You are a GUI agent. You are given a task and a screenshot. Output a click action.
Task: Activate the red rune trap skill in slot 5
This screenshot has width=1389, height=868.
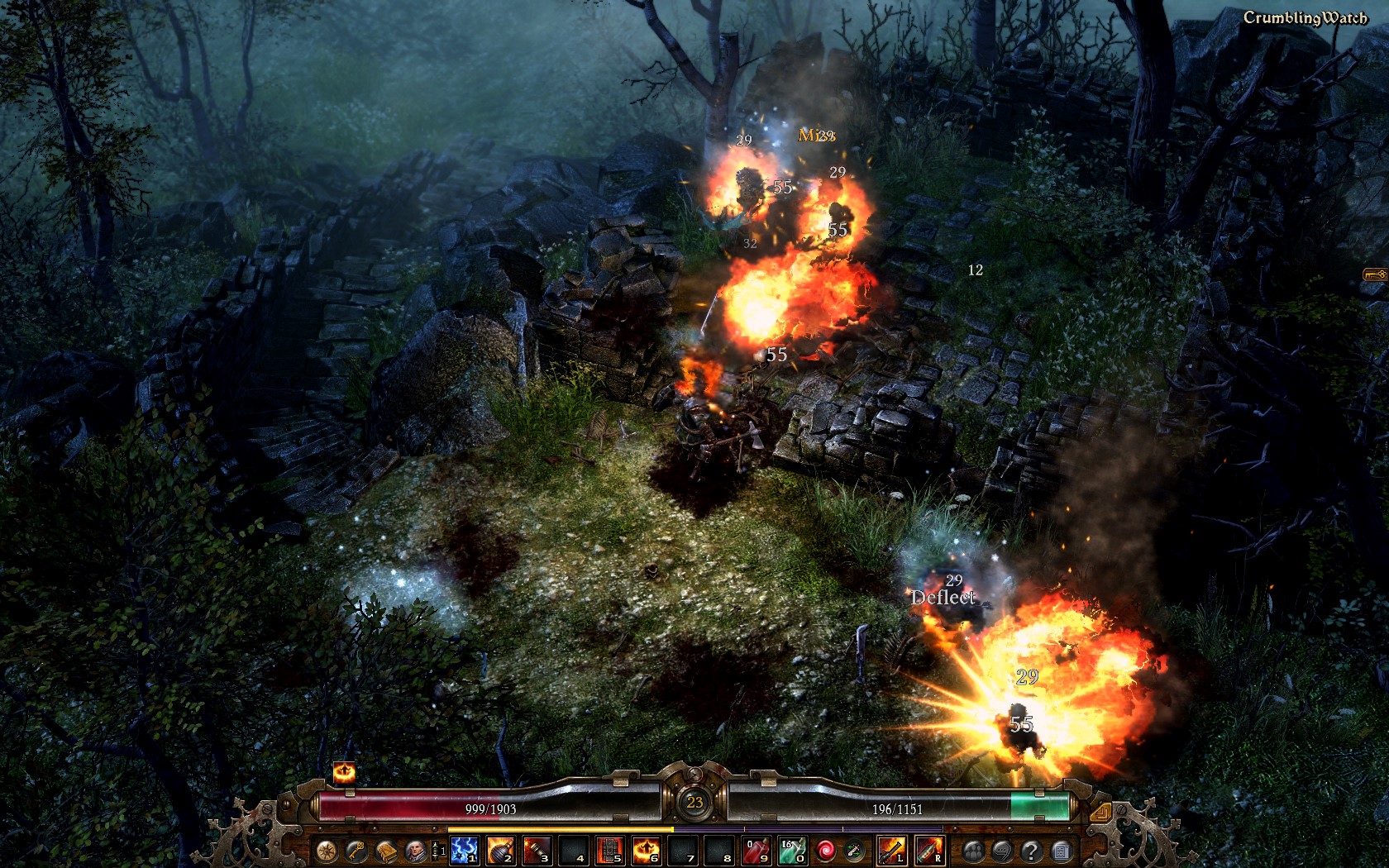pos(609,851)
